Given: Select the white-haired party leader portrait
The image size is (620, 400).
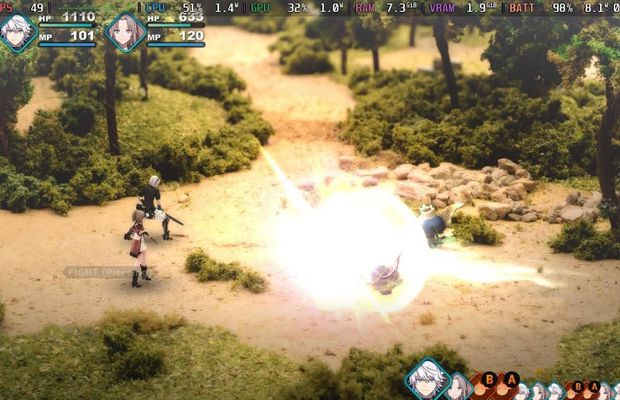Looking at the screenshot, I should point(18,32).
